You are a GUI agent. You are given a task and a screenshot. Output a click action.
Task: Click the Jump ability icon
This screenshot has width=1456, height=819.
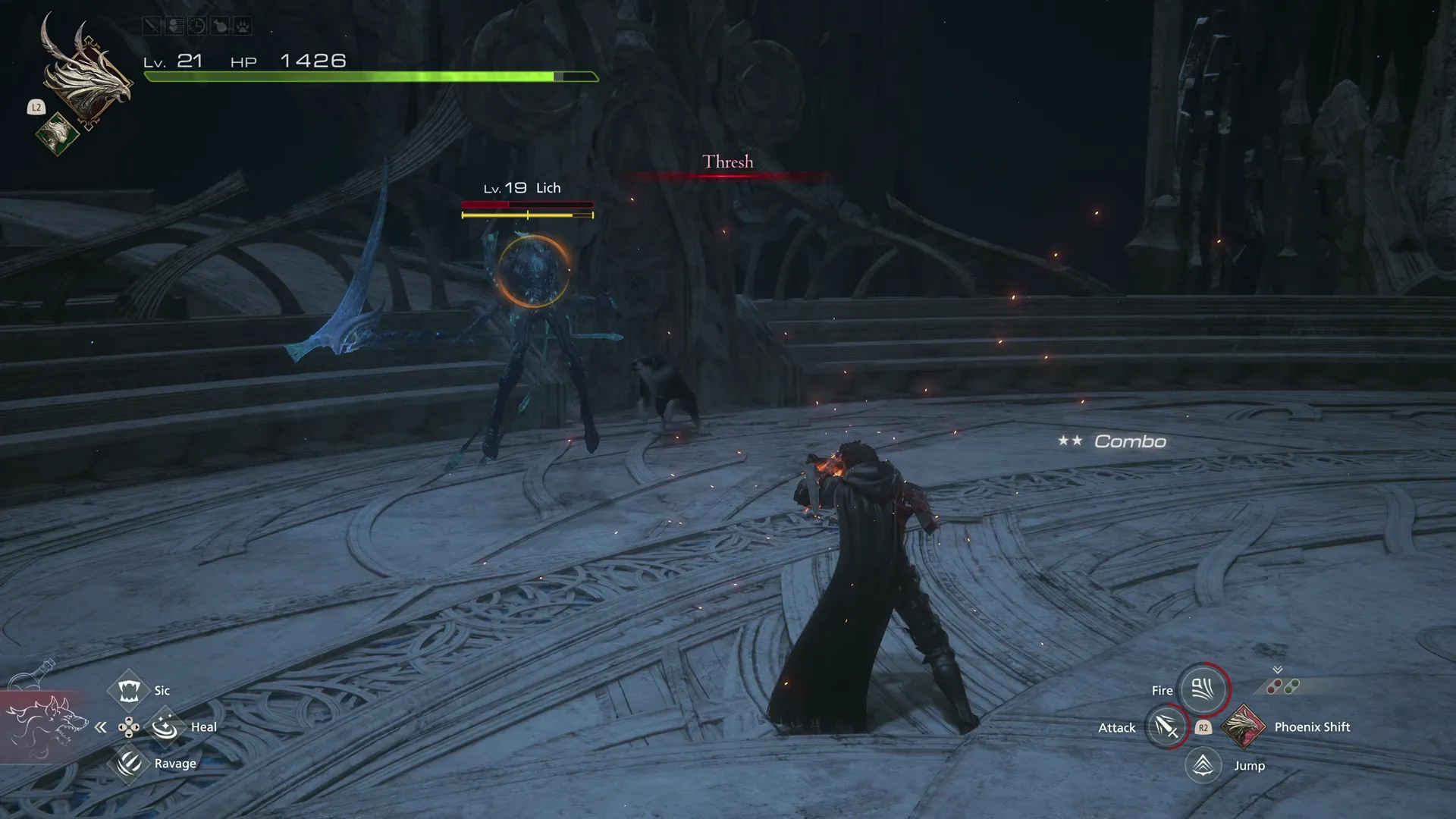click(x=1203, y=765)
